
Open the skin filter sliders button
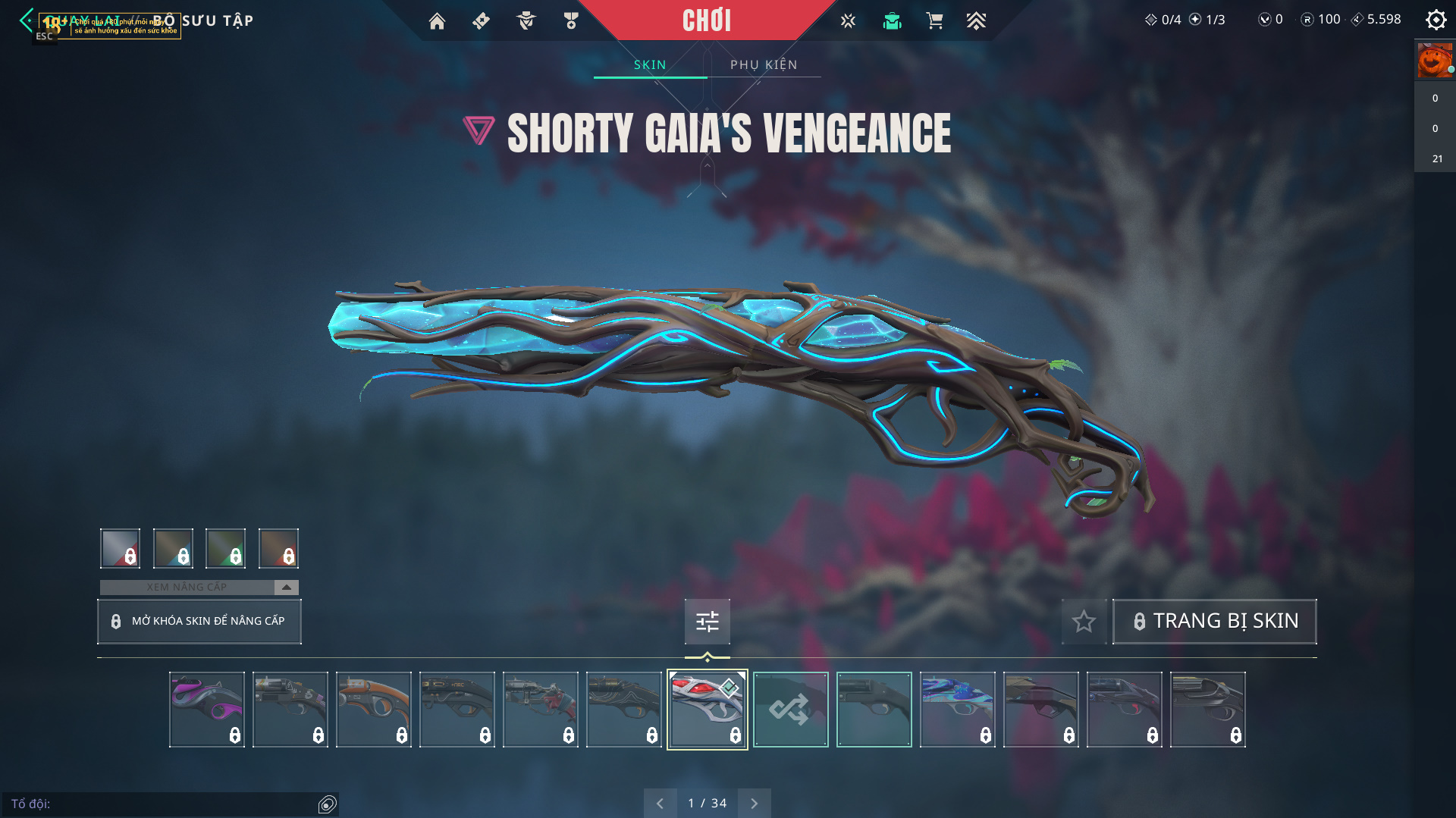pyautogui.click(x=707, y=622)
